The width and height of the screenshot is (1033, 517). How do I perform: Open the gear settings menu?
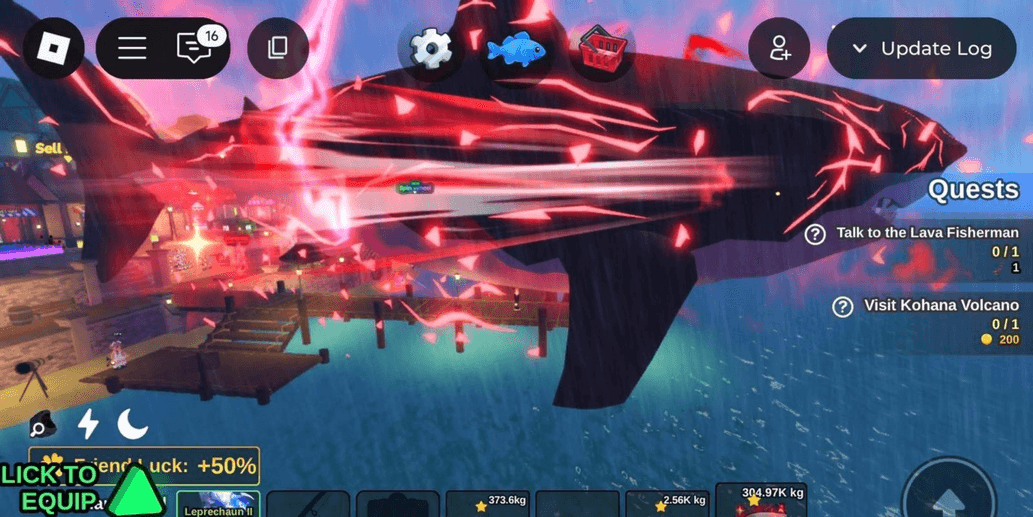coord(431,47)
